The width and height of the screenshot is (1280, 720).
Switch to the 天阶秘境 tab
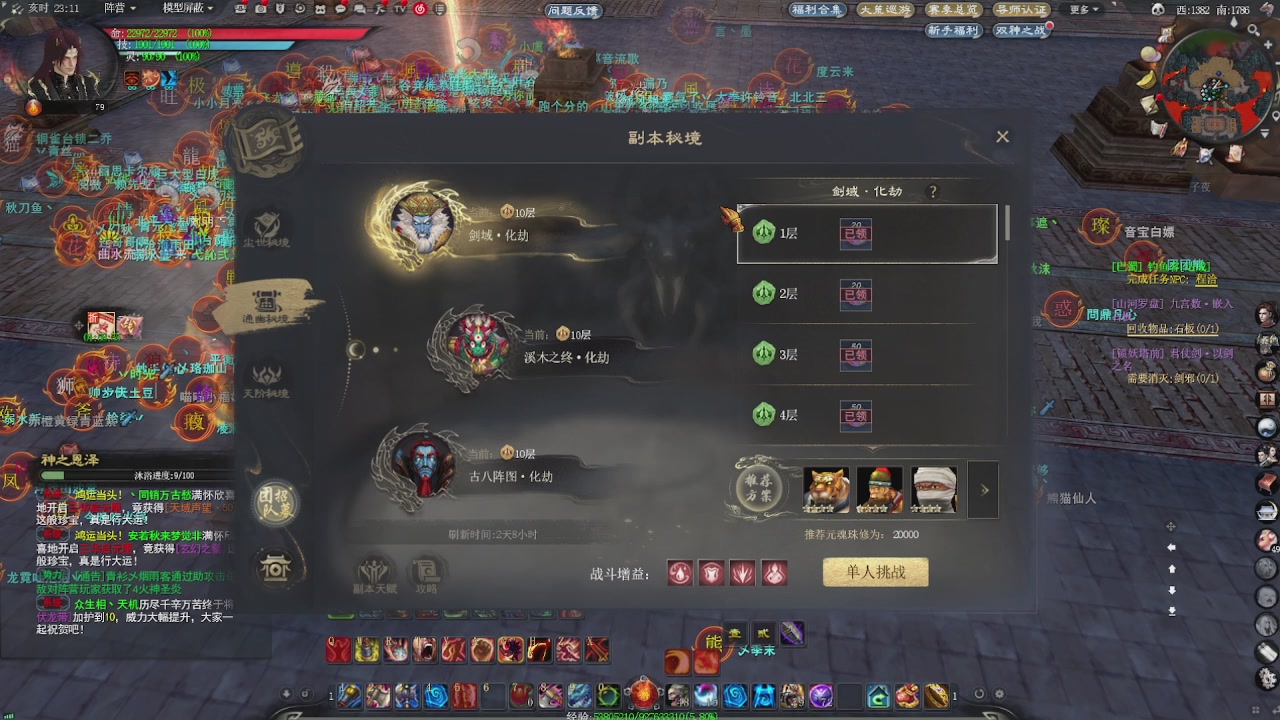(x=265, y=383)
